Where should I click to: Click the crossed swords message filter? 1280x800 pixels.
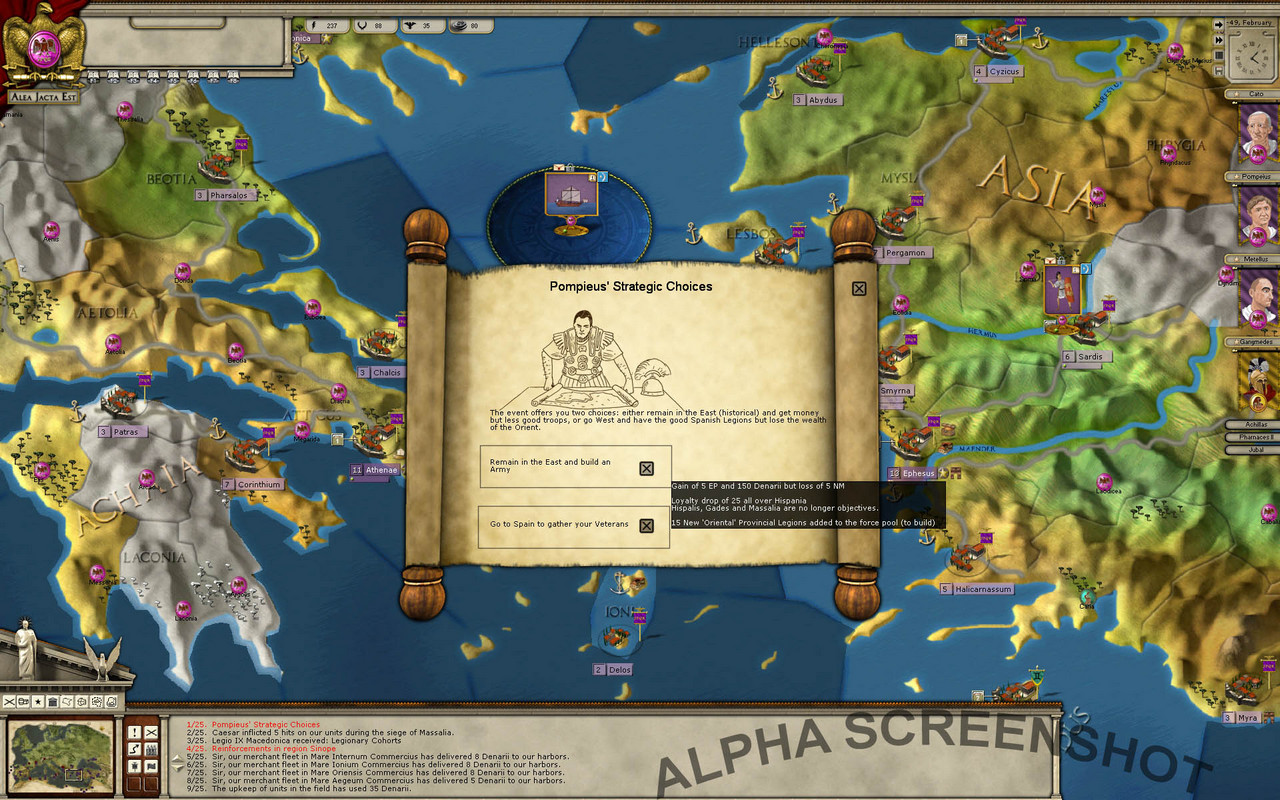[151, 732]
